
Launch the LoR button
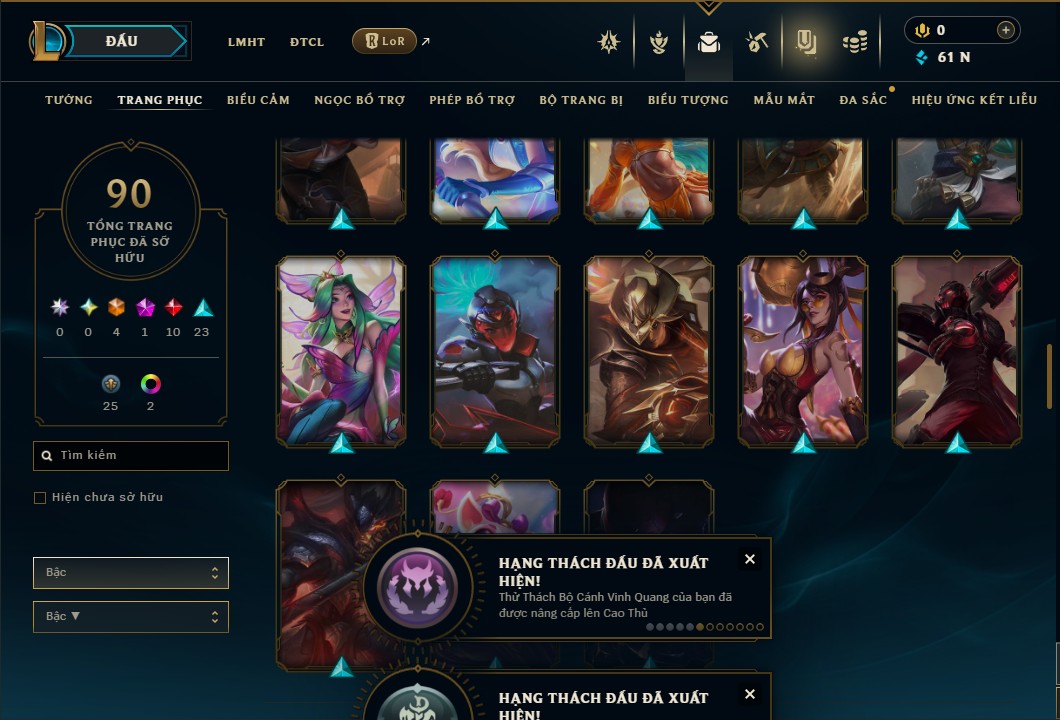[384, 41]
